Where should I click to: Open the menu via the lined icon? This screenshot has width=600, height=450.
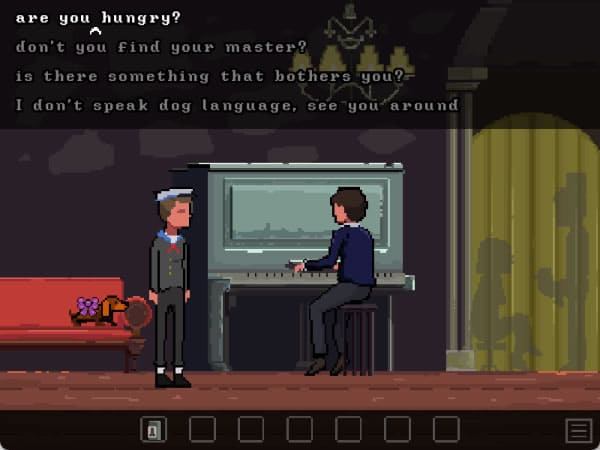[x=578, y=431]
